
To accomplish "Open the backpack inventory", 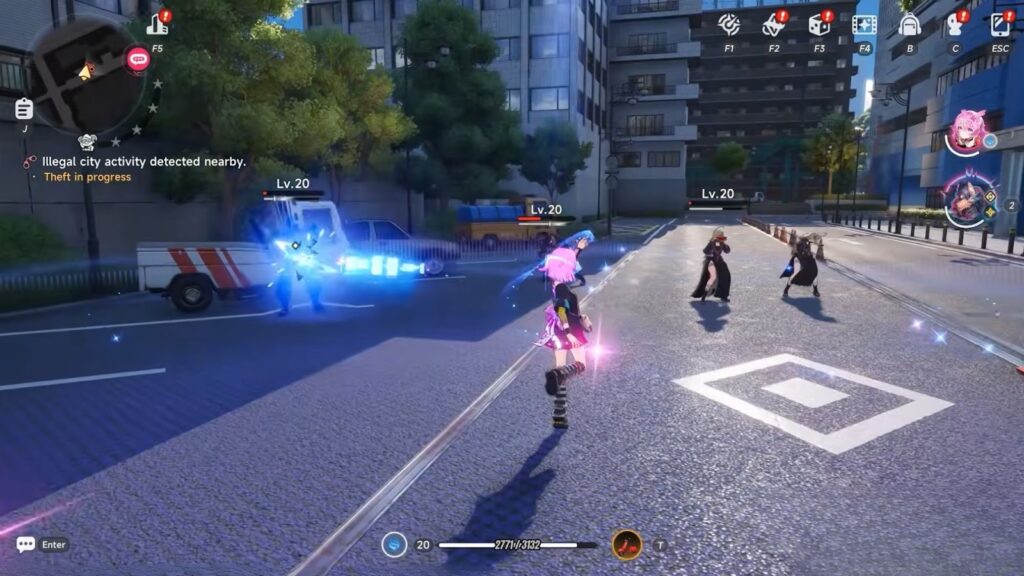I will (x=909, y=25).
